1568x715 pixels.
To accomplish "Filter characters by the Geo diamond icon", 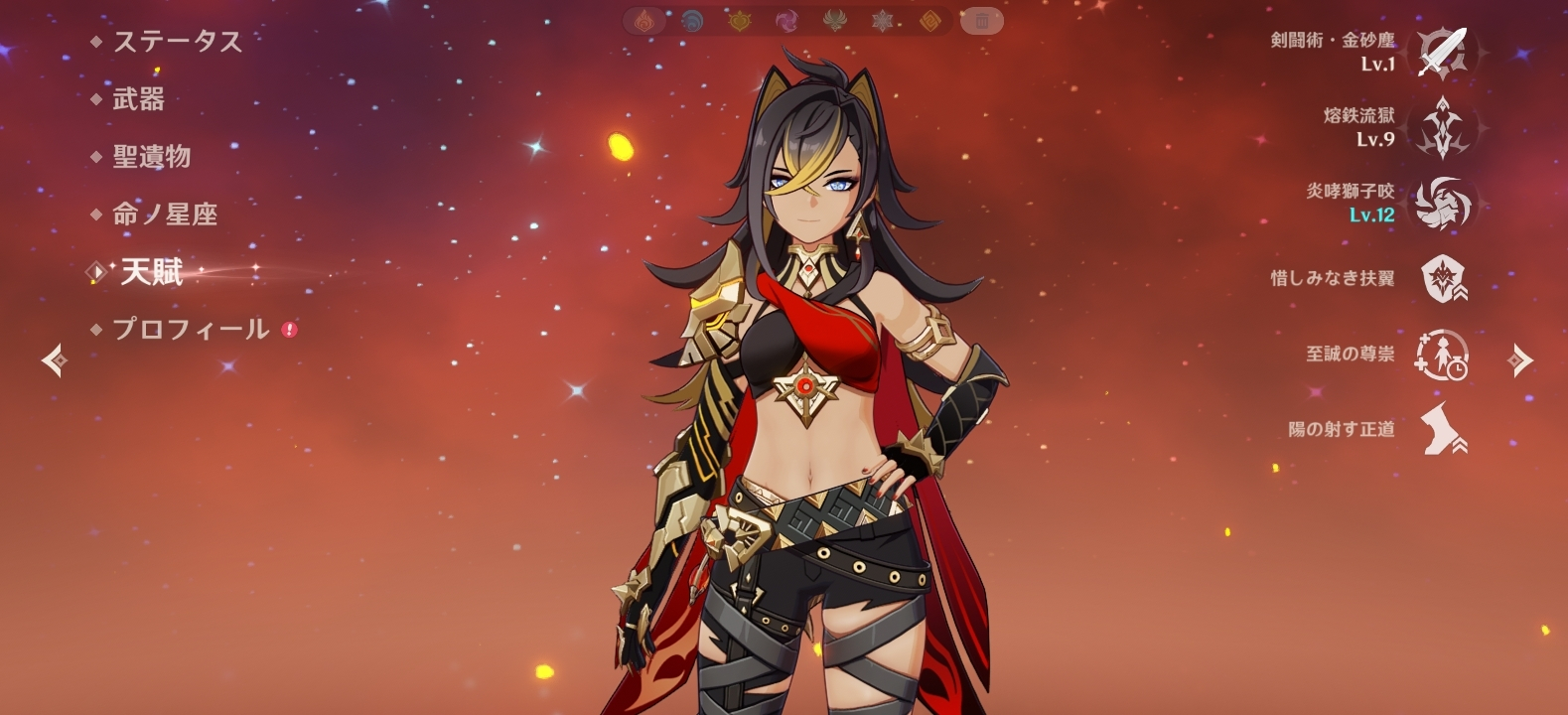I will 929,20.
